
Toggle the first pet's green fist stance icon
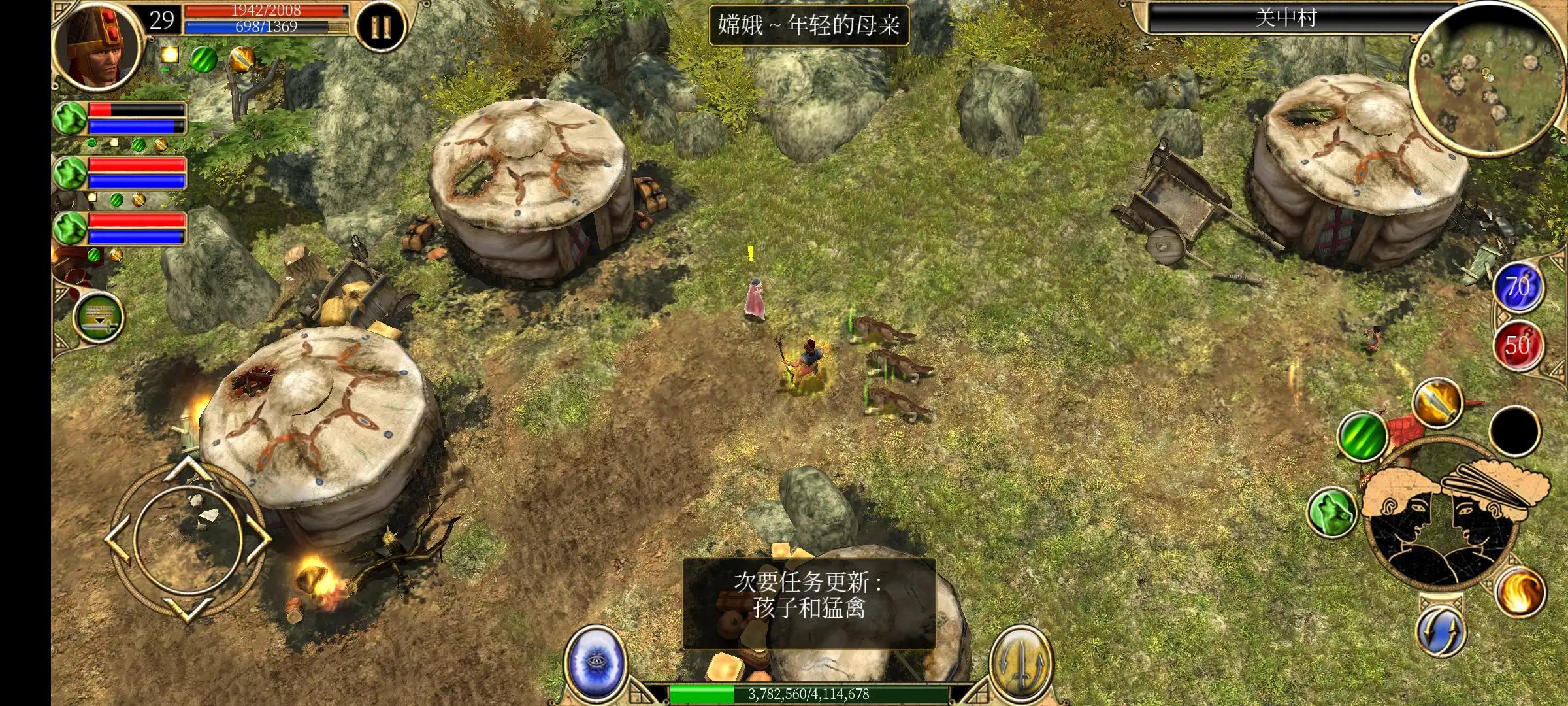pos(69,118)
